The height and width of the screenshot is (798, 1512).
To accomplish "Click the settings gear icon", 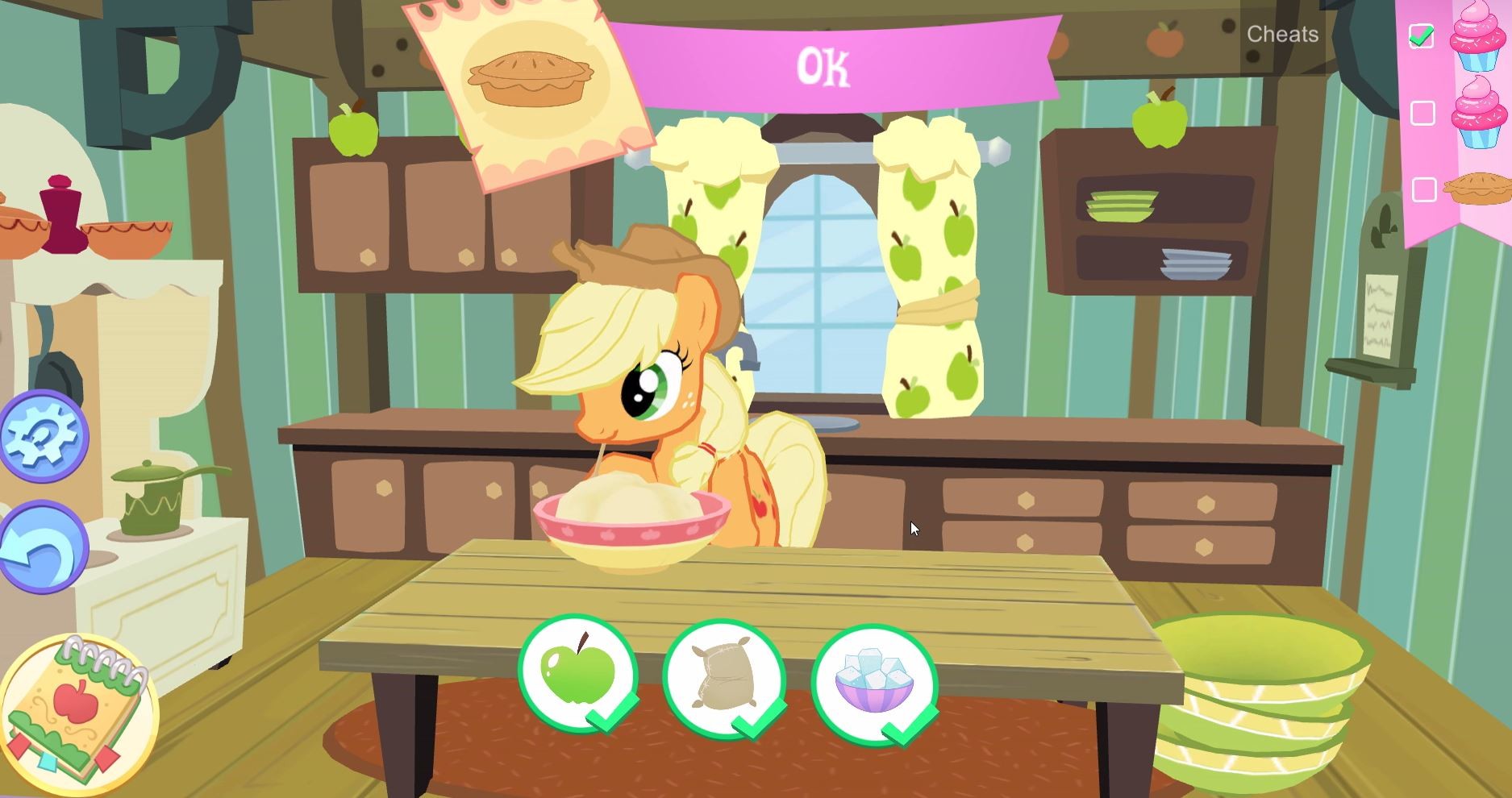I will 44,436.
